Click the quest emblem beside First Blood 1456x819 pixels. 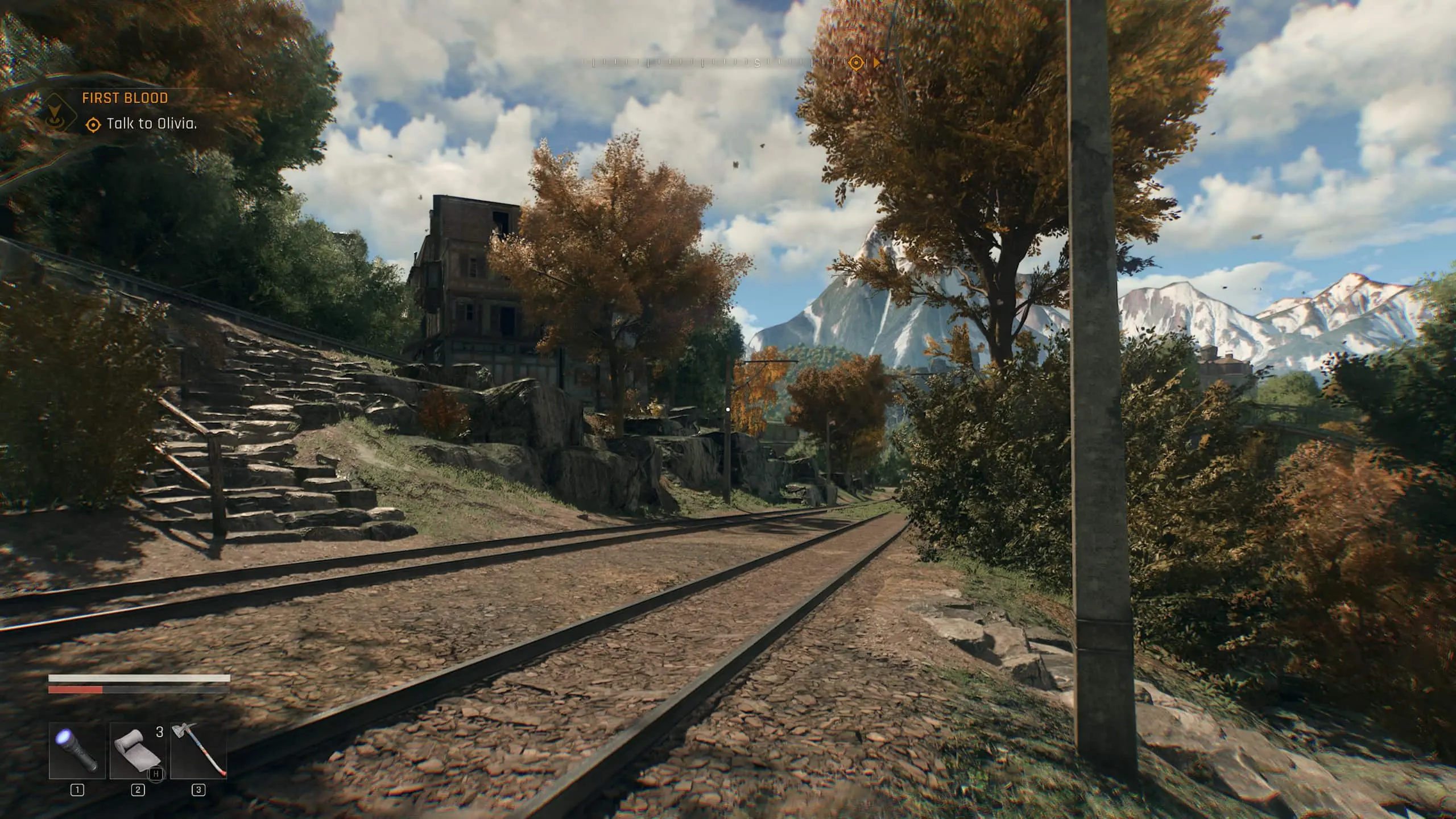(61, 113)
